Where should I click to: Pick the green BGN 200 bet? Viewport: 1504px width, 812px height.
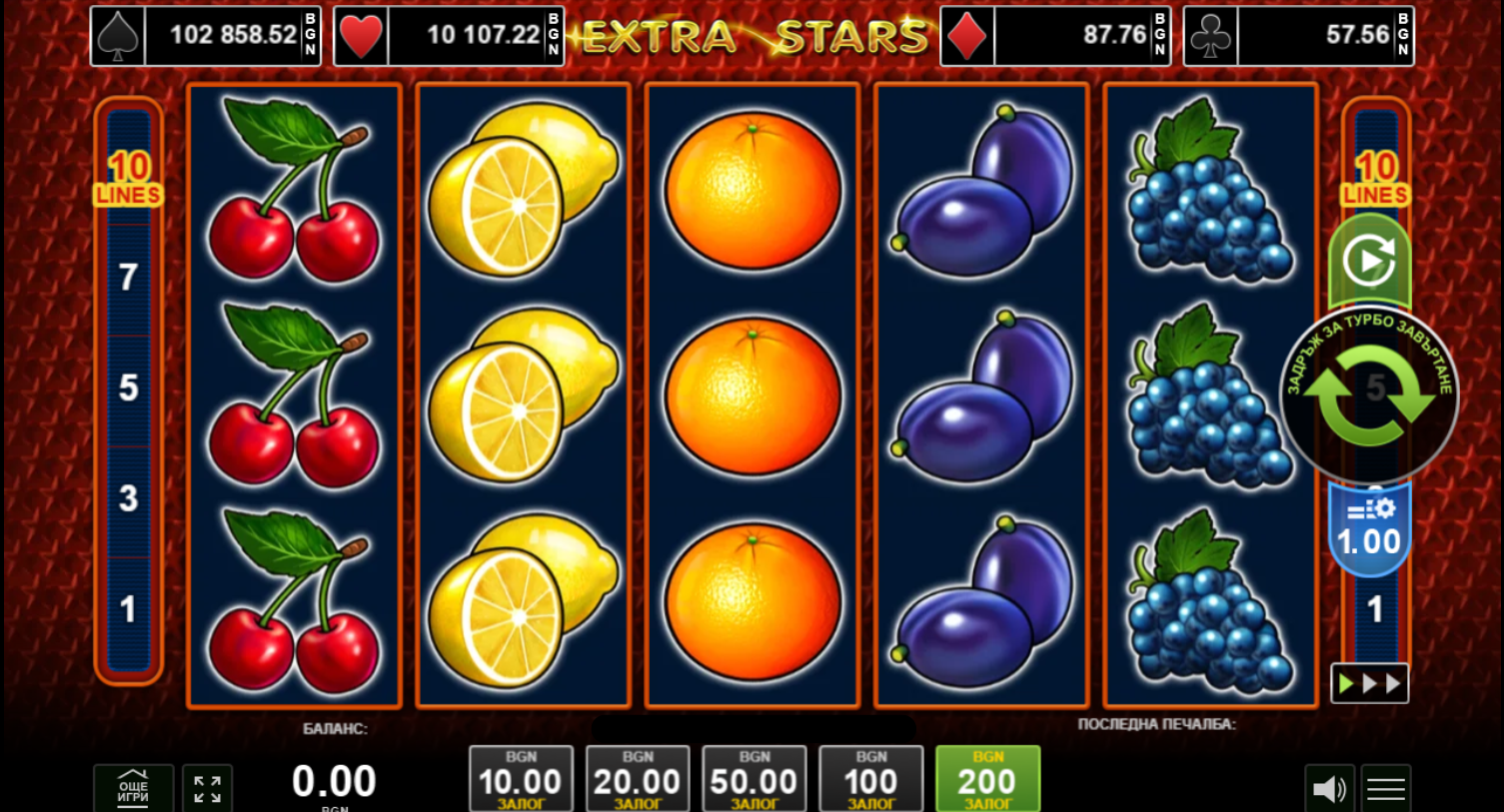click(x=987, y=779)
